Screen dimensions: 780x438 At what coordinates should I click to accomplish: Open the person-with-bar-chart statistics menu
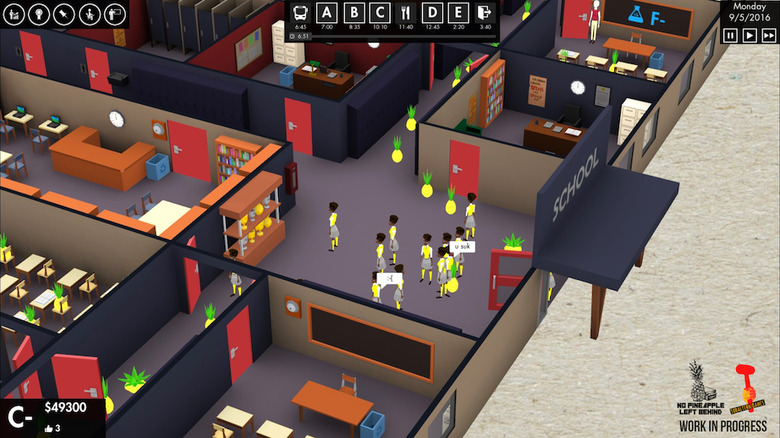13,14
